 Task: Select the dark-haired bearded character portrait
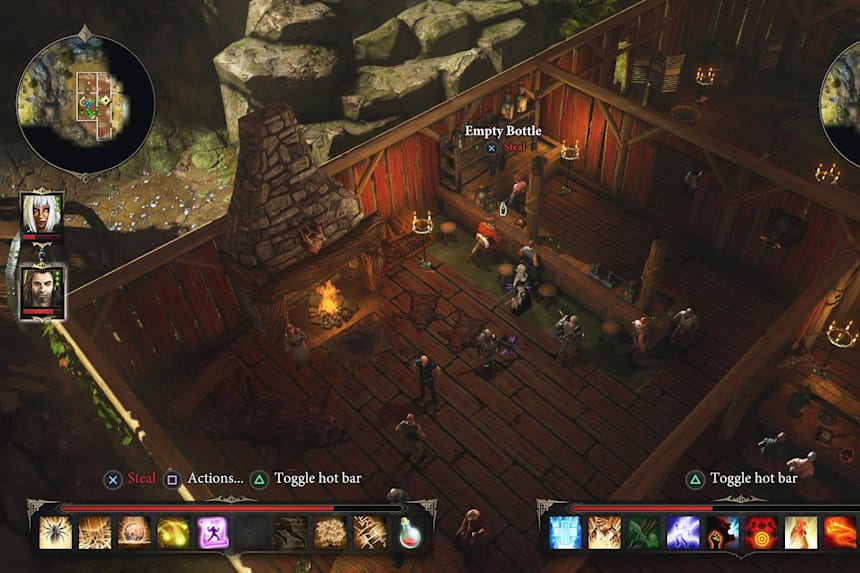click(x=42, y=290)
